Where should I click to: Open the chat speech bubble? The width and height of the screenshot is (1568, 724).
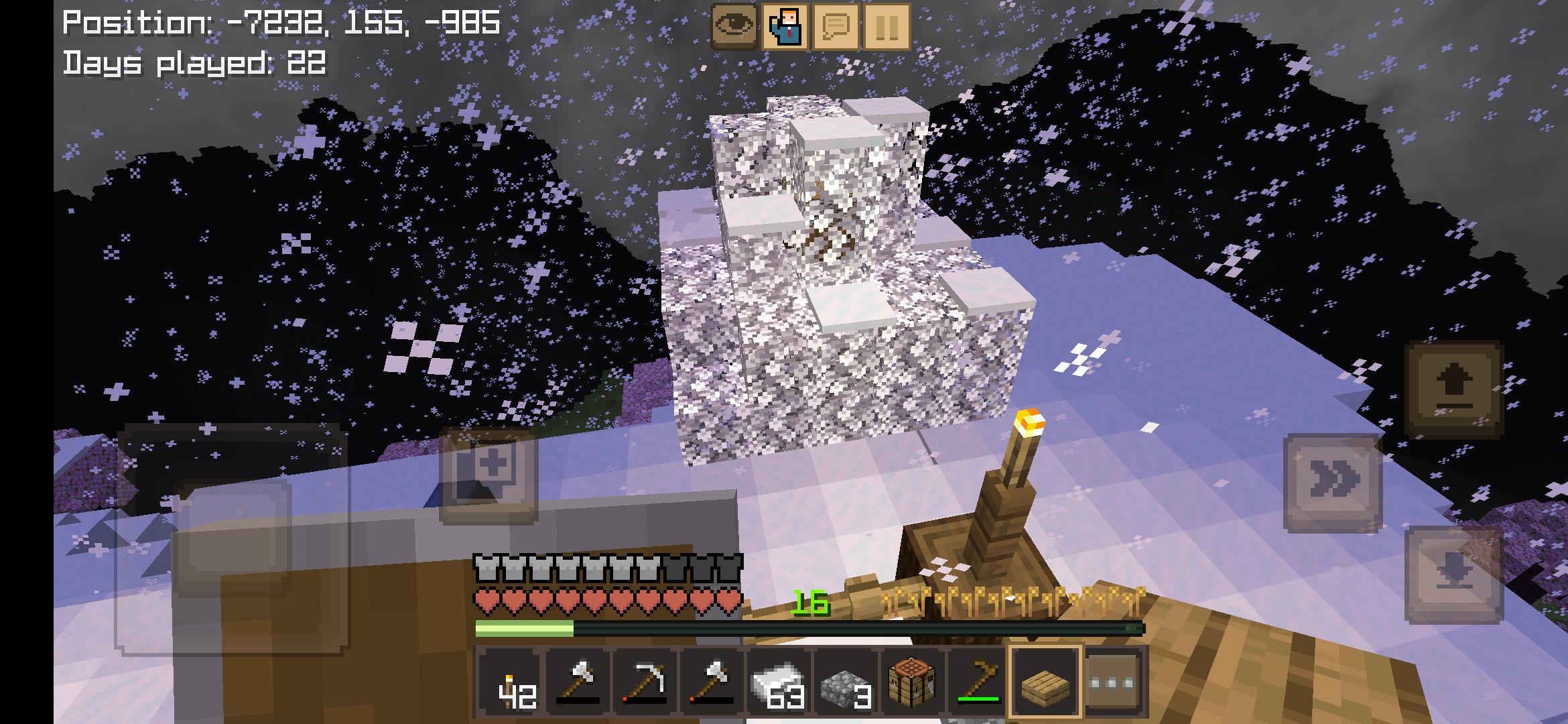point(836,27)
